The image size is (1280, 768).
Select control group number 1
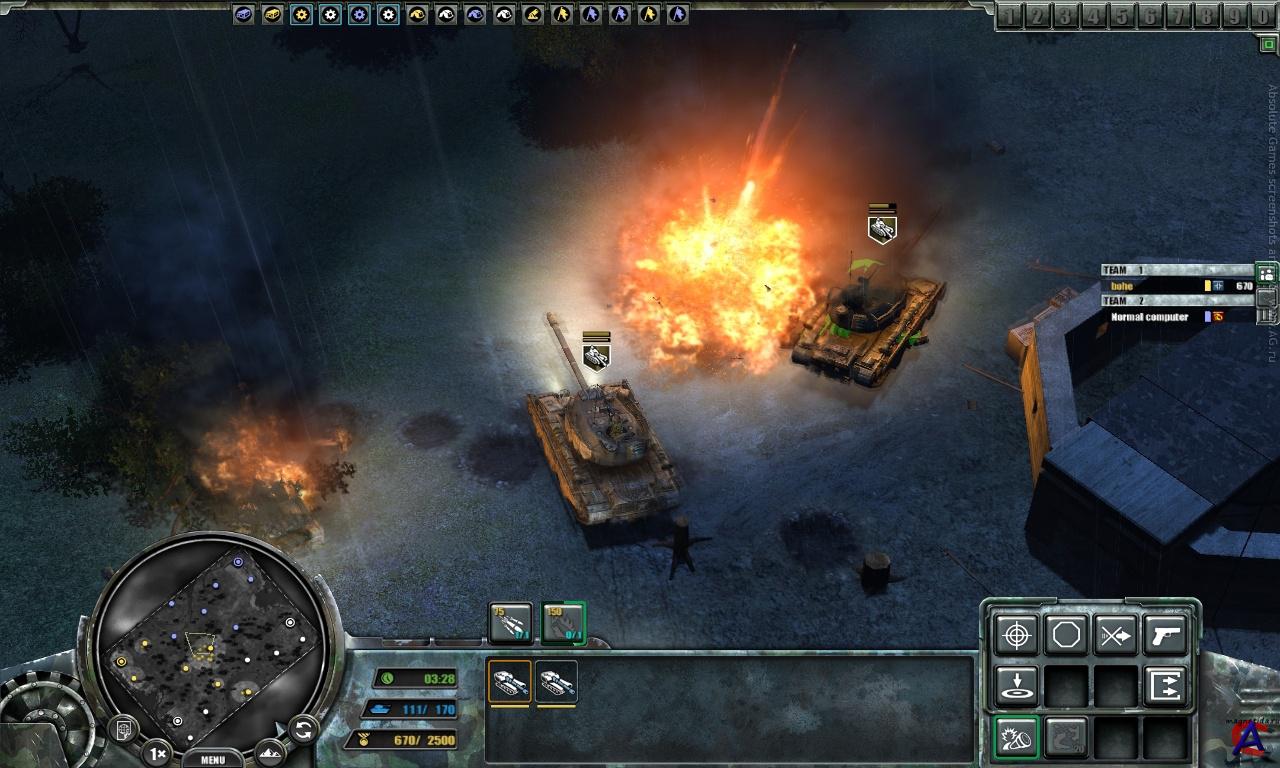(x=1010, y=15)
